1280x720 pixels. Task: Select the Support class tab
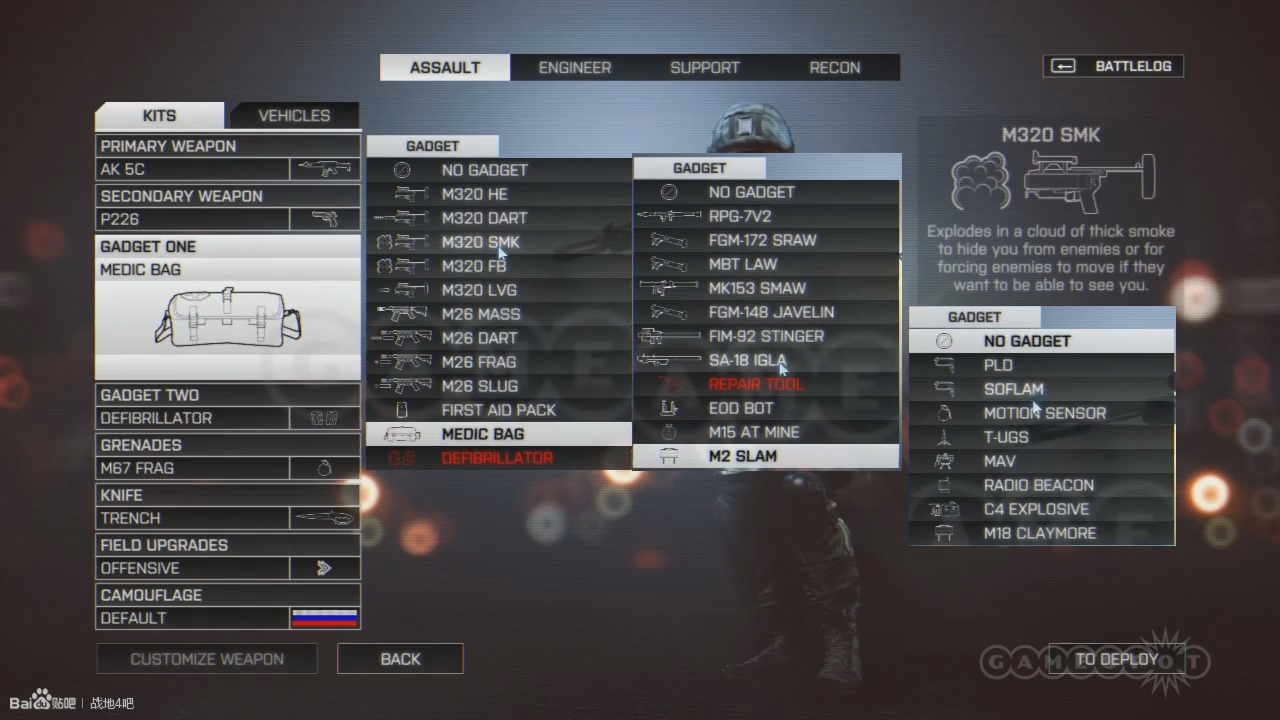(x=704, y=68)
